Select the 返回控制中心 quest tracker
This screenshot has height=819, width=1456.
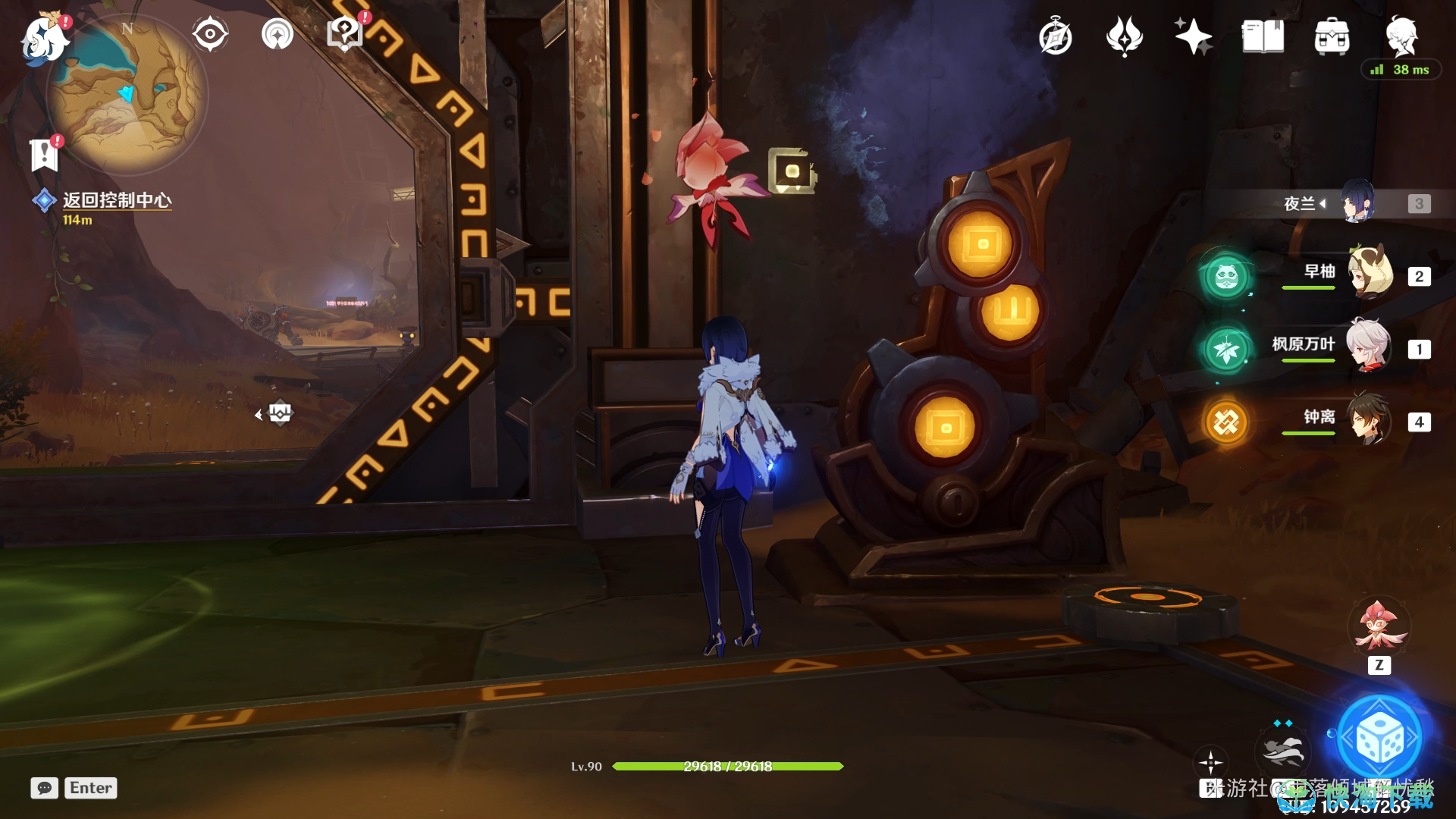[x=116, y=200]
